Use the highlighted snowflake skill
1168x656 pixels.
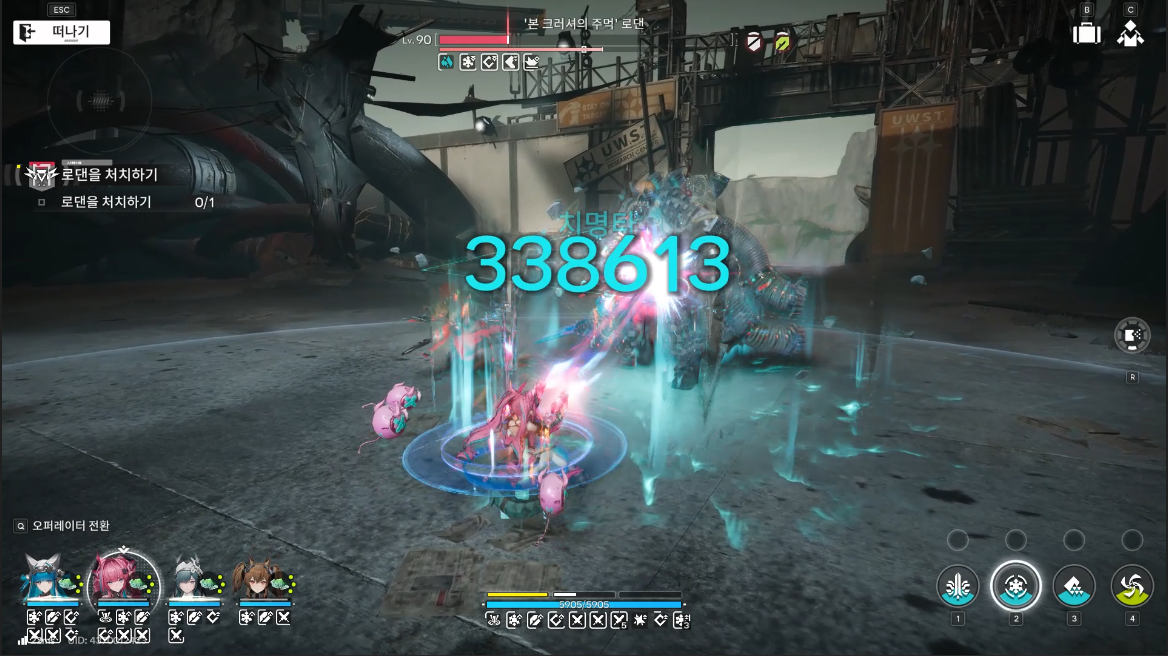point(1016,586)
